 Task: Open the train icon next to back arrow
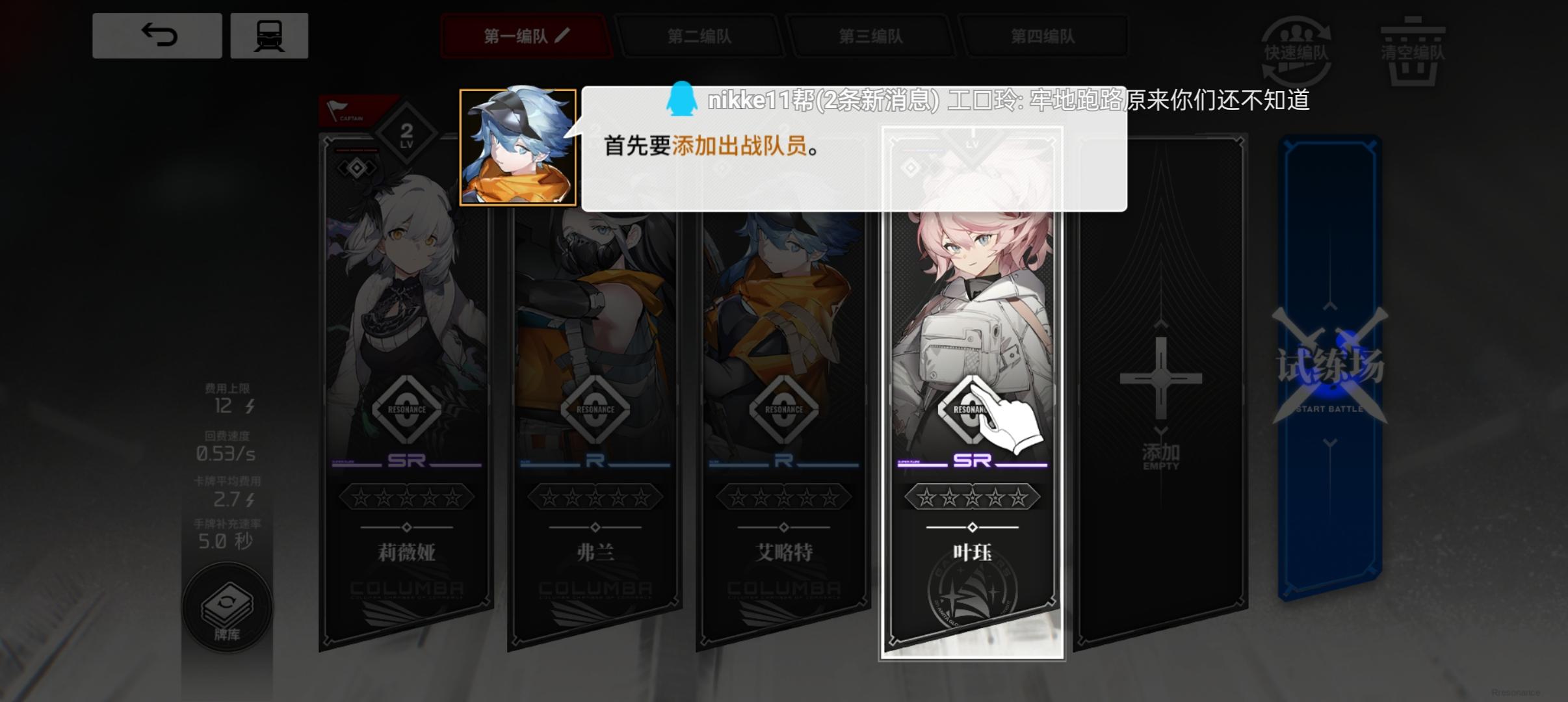point(268,36)
